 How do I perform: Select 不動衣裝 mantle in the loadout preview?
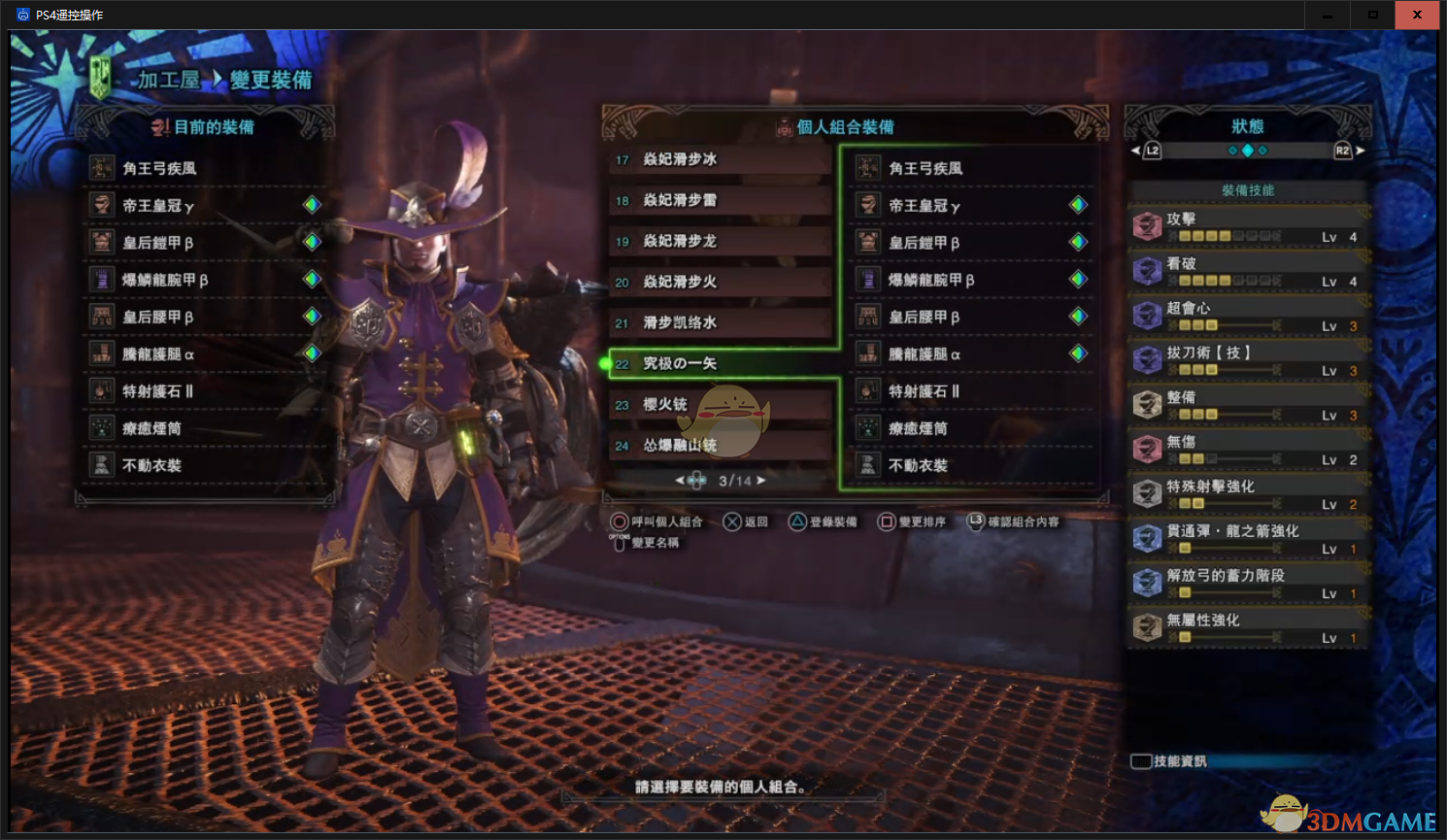point(918,466)
